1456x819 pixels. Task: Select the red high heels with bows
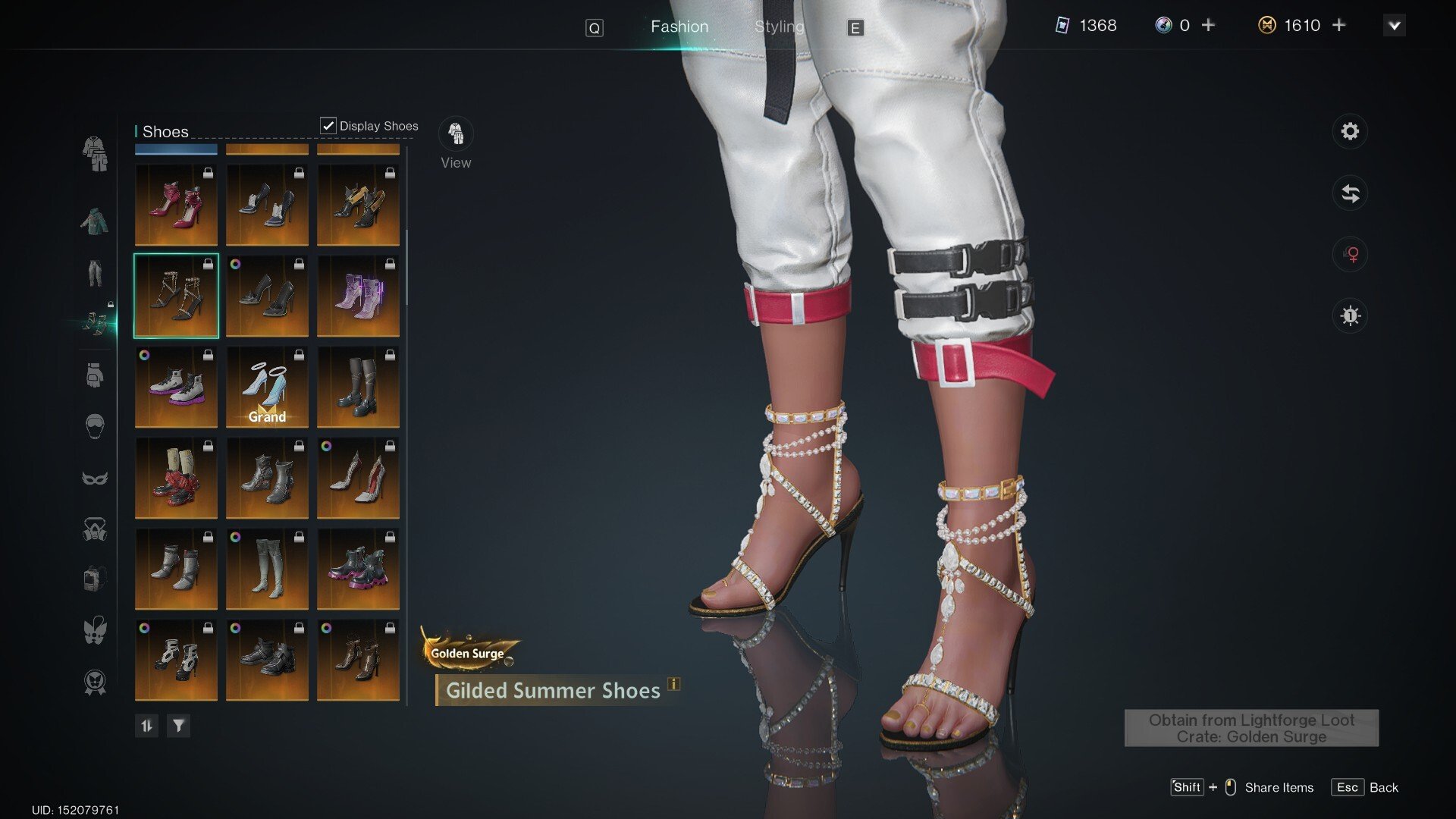click(x=176, y=205)
